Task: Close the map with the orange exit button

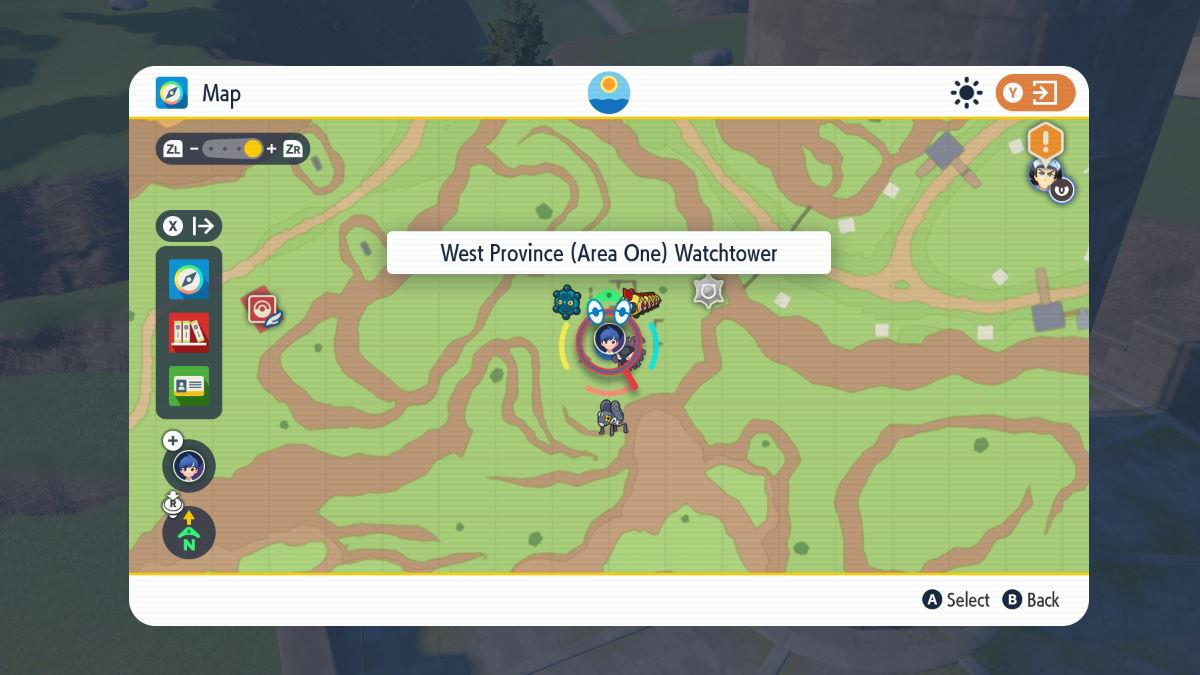Action: (x=1034, y=94)
